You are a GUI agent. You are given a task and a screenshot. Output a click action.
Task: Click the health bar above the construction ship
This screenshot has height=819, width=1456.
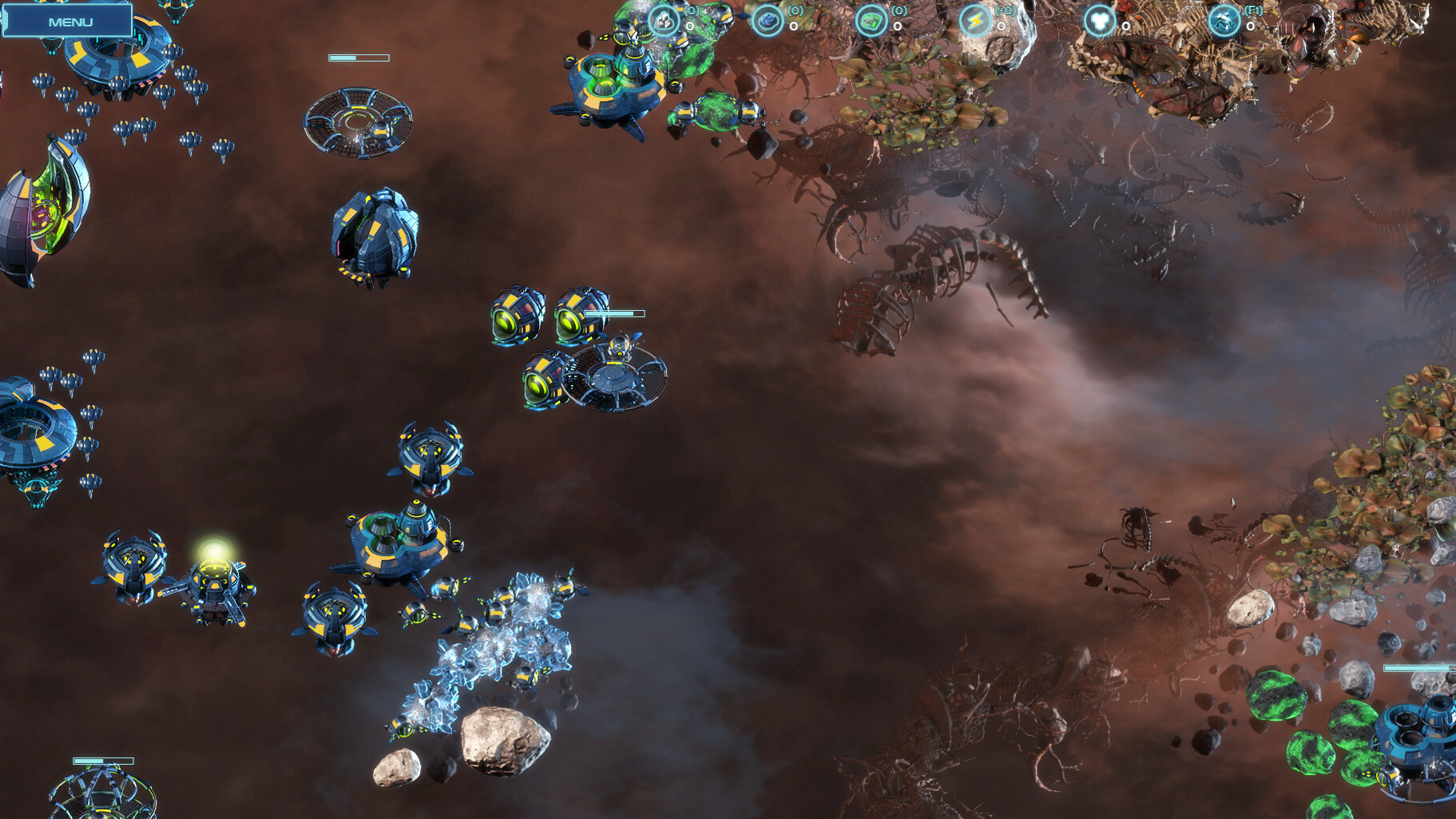(615, 313)
